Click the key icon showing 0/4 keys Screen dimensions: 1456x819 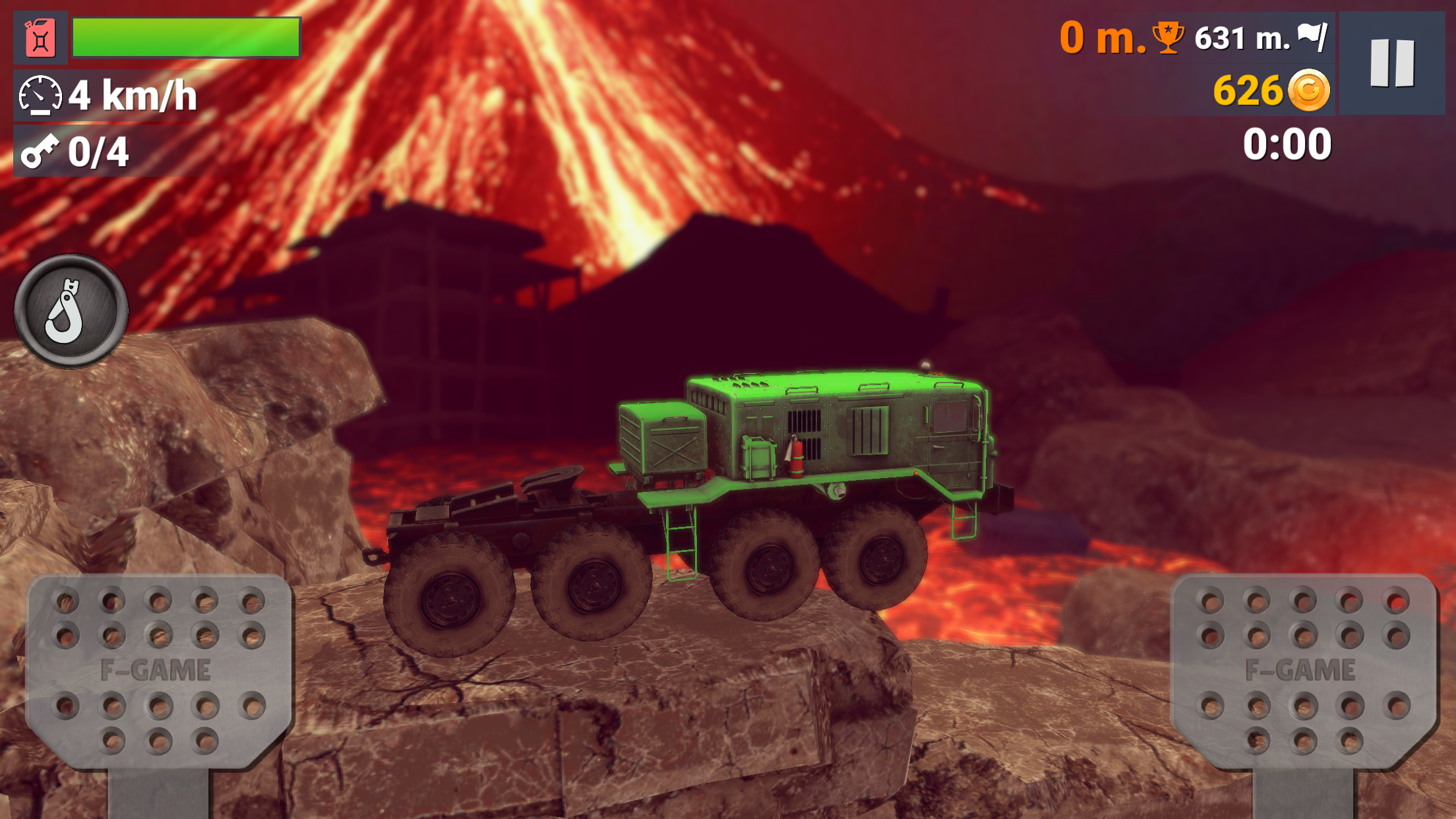pyautogui.click(x=40, y=153)
